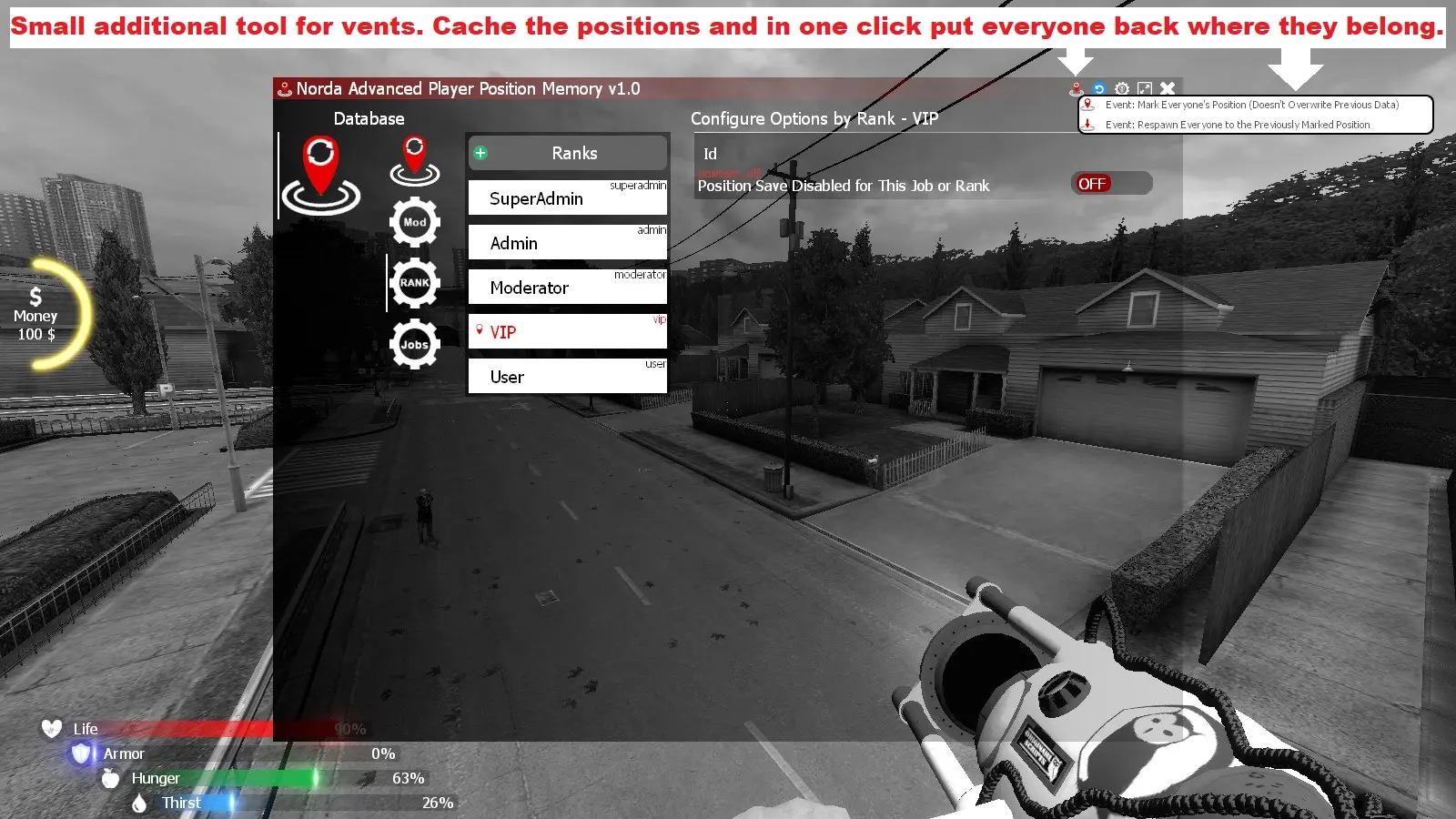This screenshot has width=1456, height=819.
Task: Open the settings gear in the title bar
Action: click(x=1121, y=88)
